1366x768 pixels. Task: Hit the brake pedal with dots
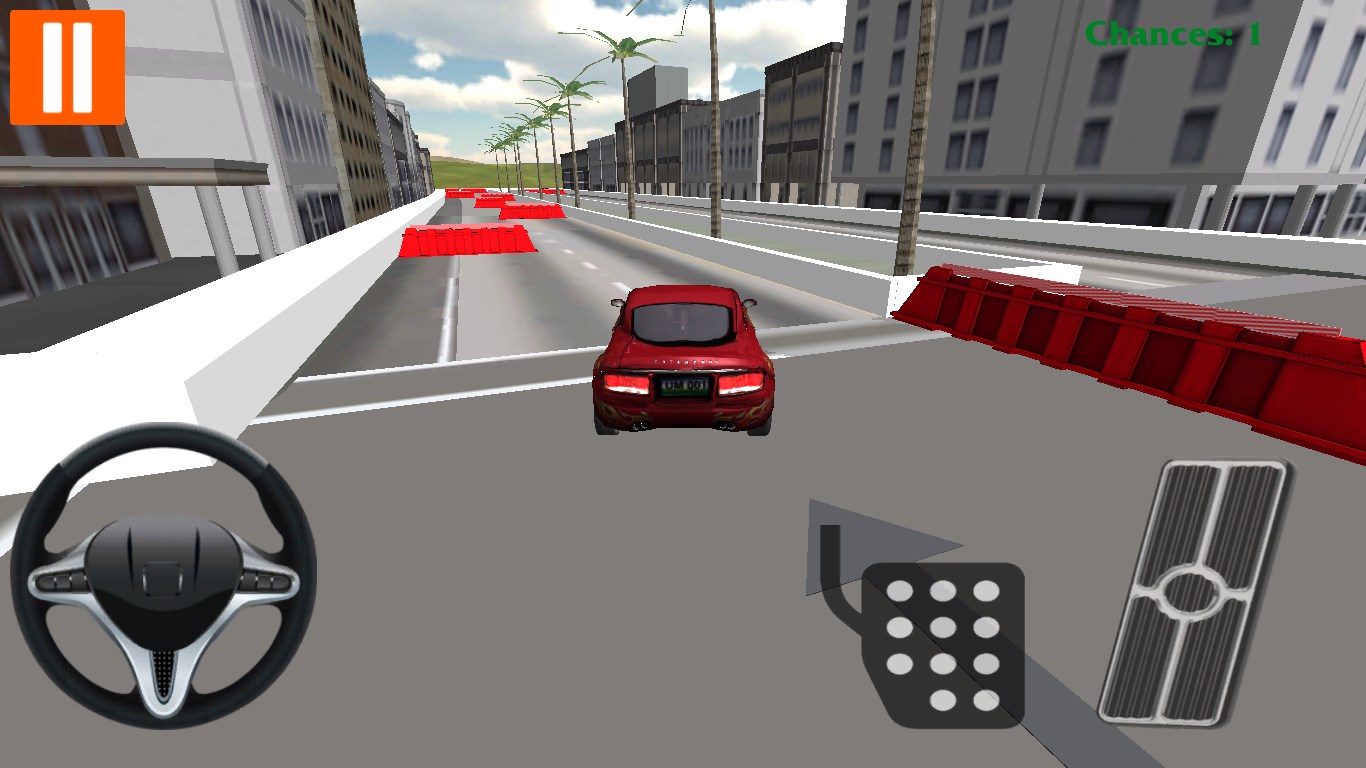coord(943,644)
